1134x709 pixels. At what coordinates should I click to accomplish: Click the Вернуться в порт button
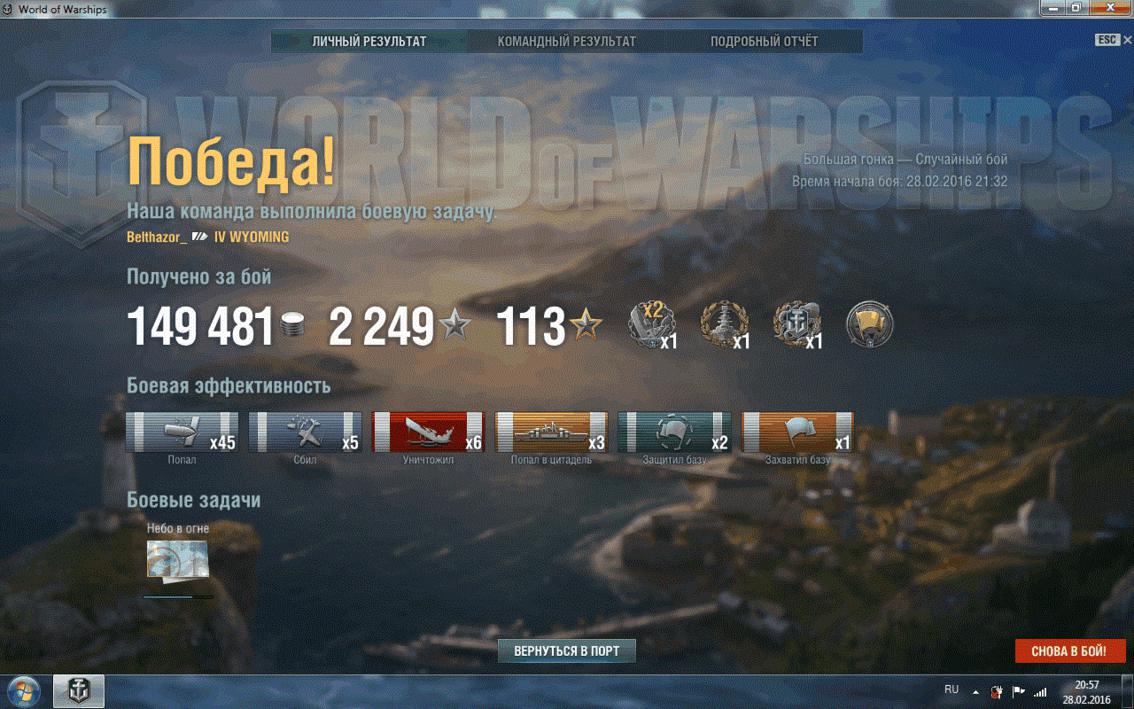566,651
